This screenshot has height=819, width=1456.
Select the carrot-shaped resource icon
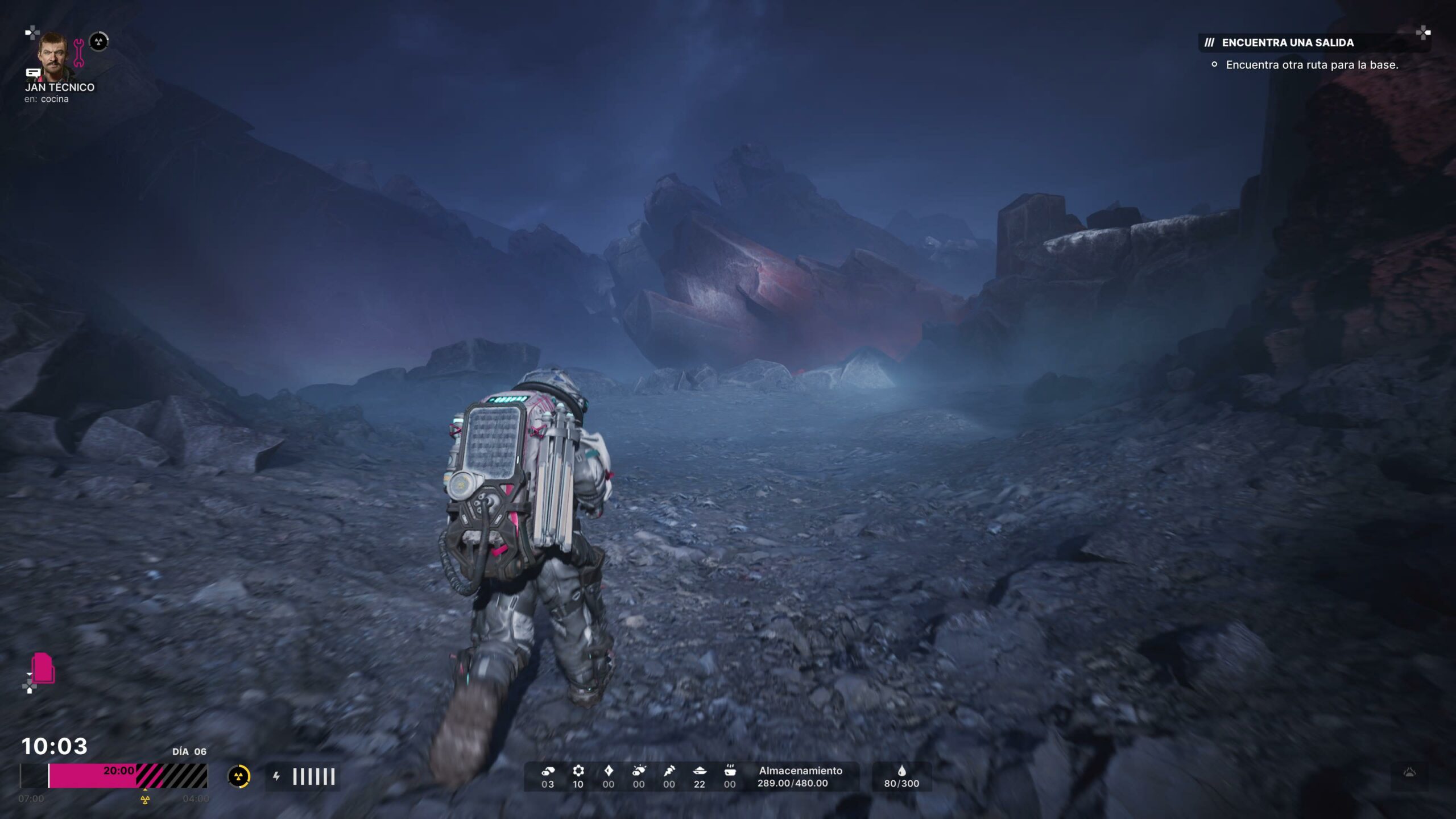(669, 771)
